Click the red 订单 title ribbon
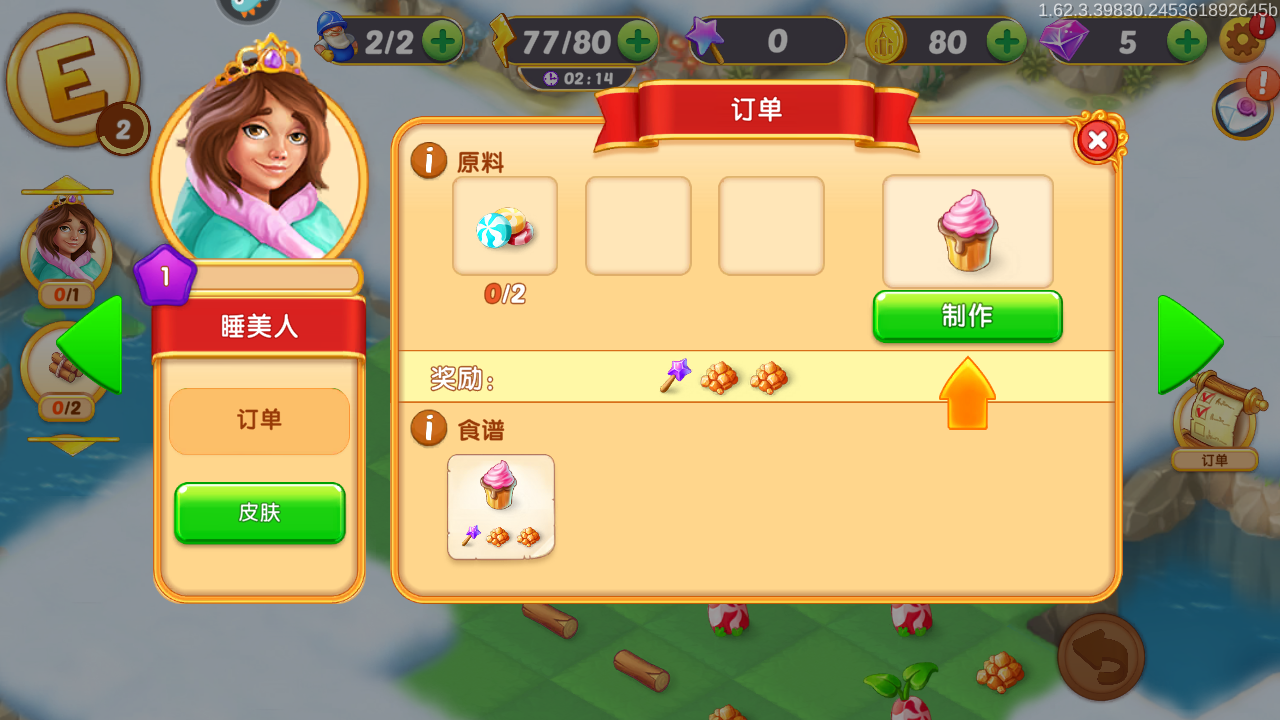The height and width of the screenshot is (720, 1280). pos(755,110)
